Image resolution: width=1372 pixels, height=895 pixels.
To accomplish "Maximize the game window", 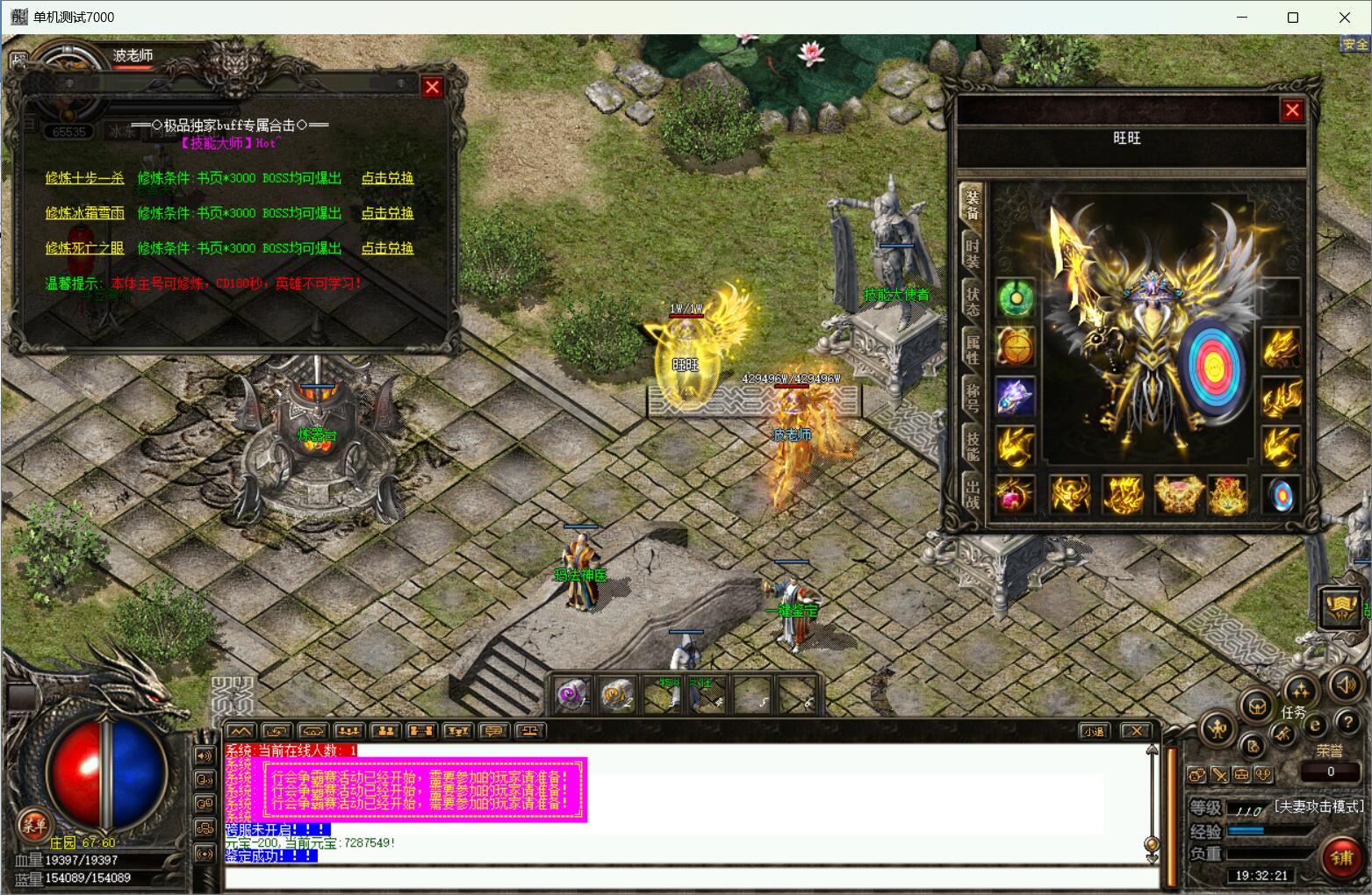I will click(x=1292, y=18).
